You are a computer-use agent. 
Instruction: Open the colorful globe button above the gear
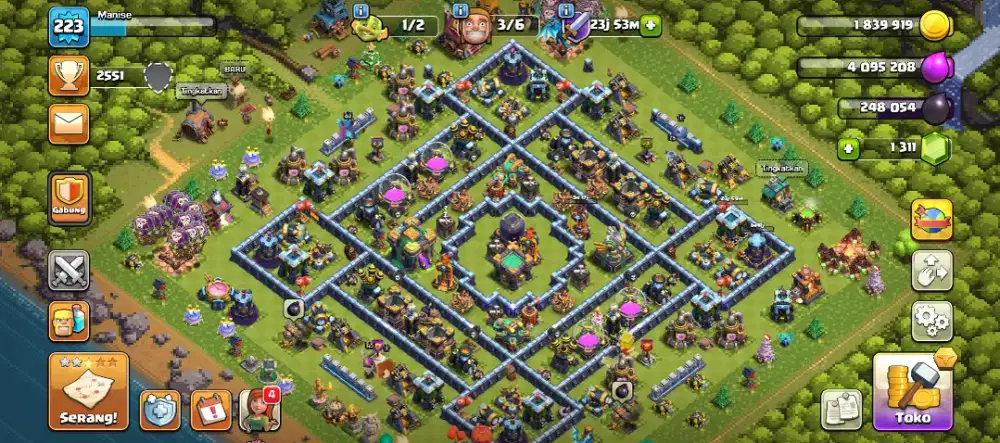click(931, 220)
